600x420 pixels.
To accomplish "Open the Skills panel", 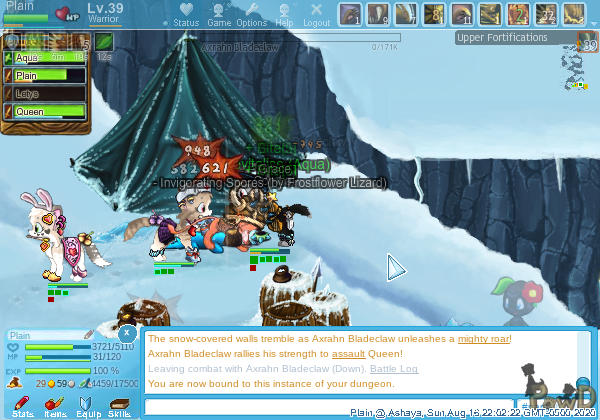I will click(x=119, y=405).
